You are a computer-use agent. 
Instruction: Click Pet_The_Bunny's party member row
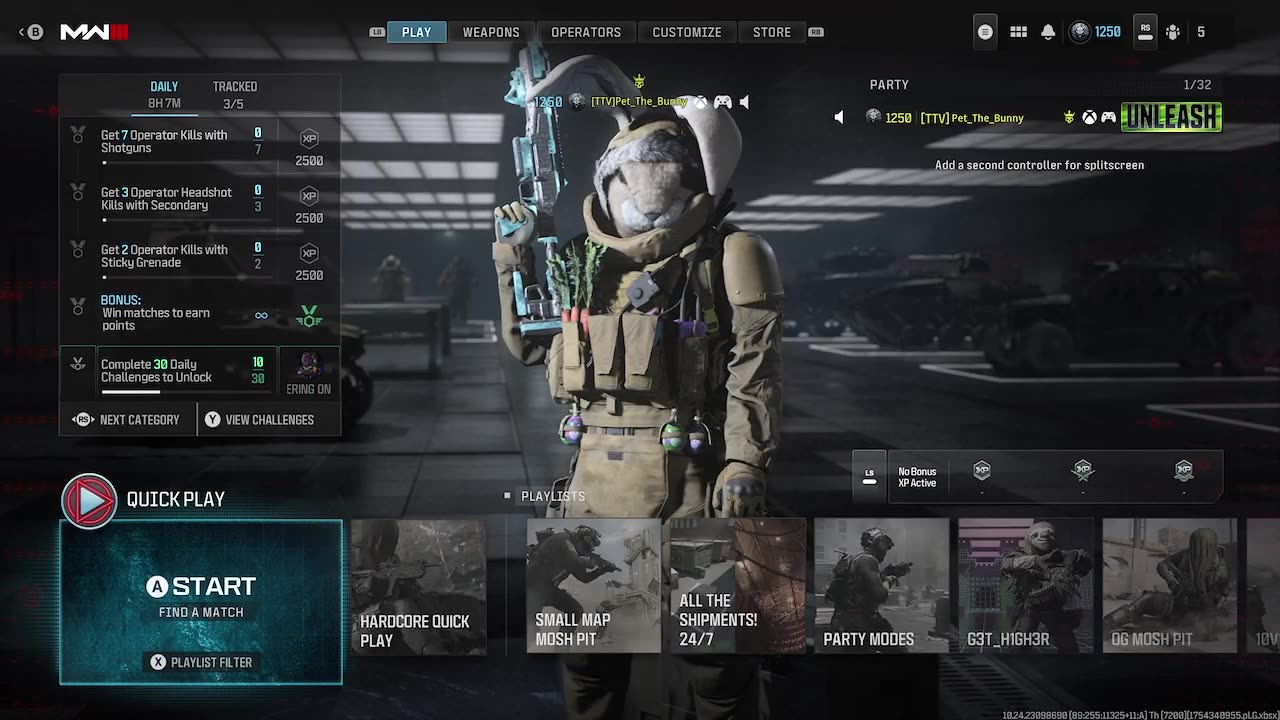click(x=1030, y=118)
